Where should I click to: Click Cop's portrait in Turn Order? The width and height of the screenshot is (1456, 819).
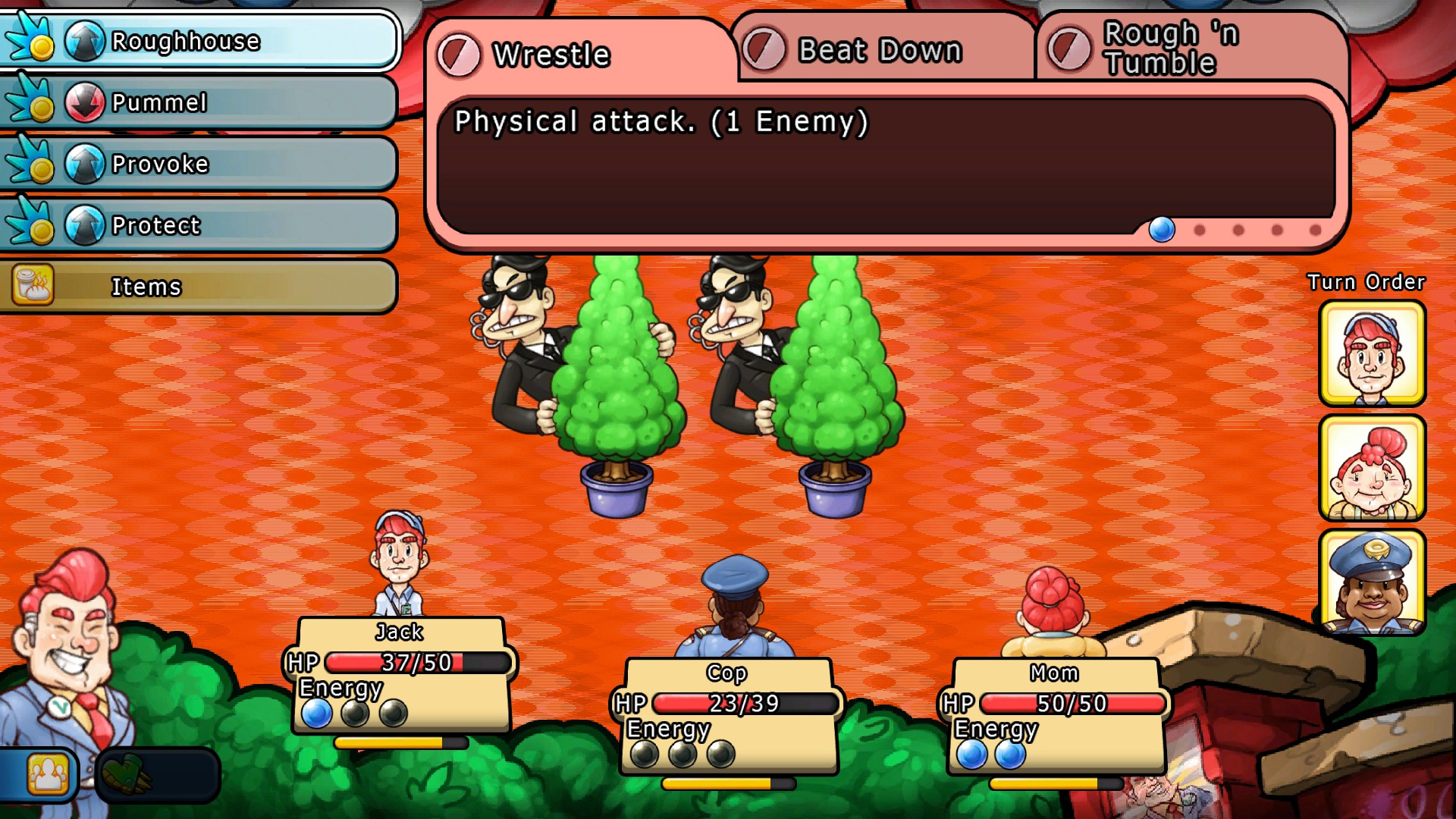pos(1372,582)
